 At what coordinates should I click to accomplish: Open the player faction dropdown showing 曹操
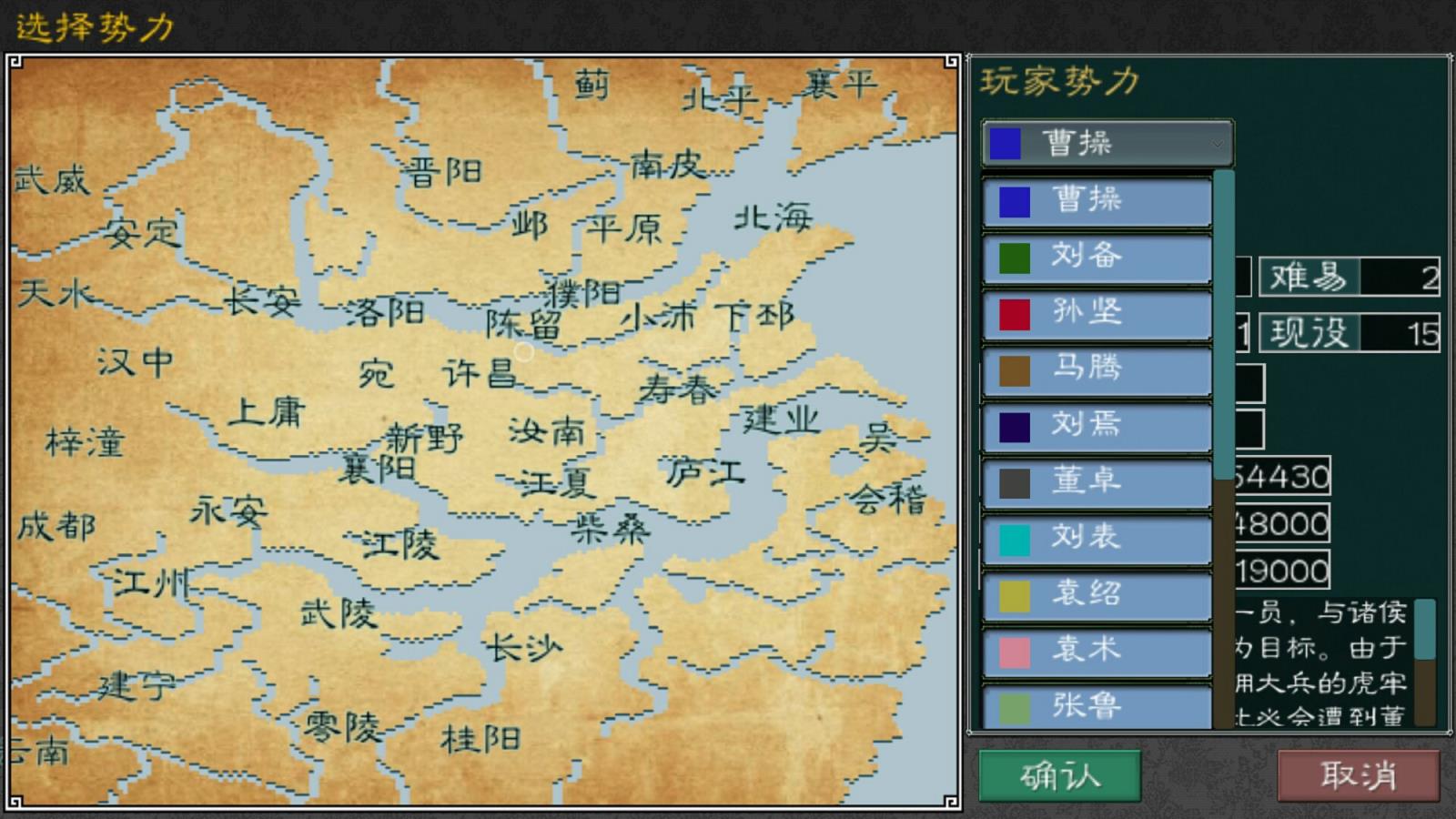pos(1101,142)
